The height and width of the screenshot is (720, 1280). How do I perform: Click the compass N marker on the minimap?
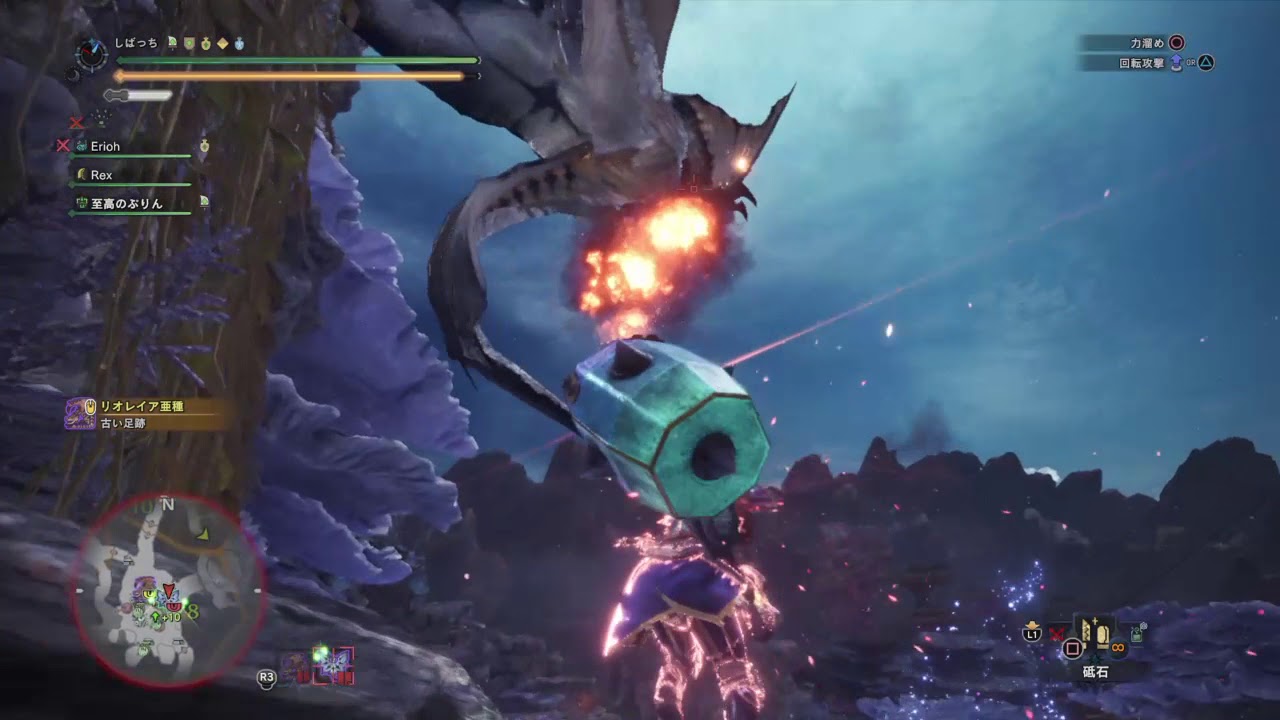tap(166, 506)
